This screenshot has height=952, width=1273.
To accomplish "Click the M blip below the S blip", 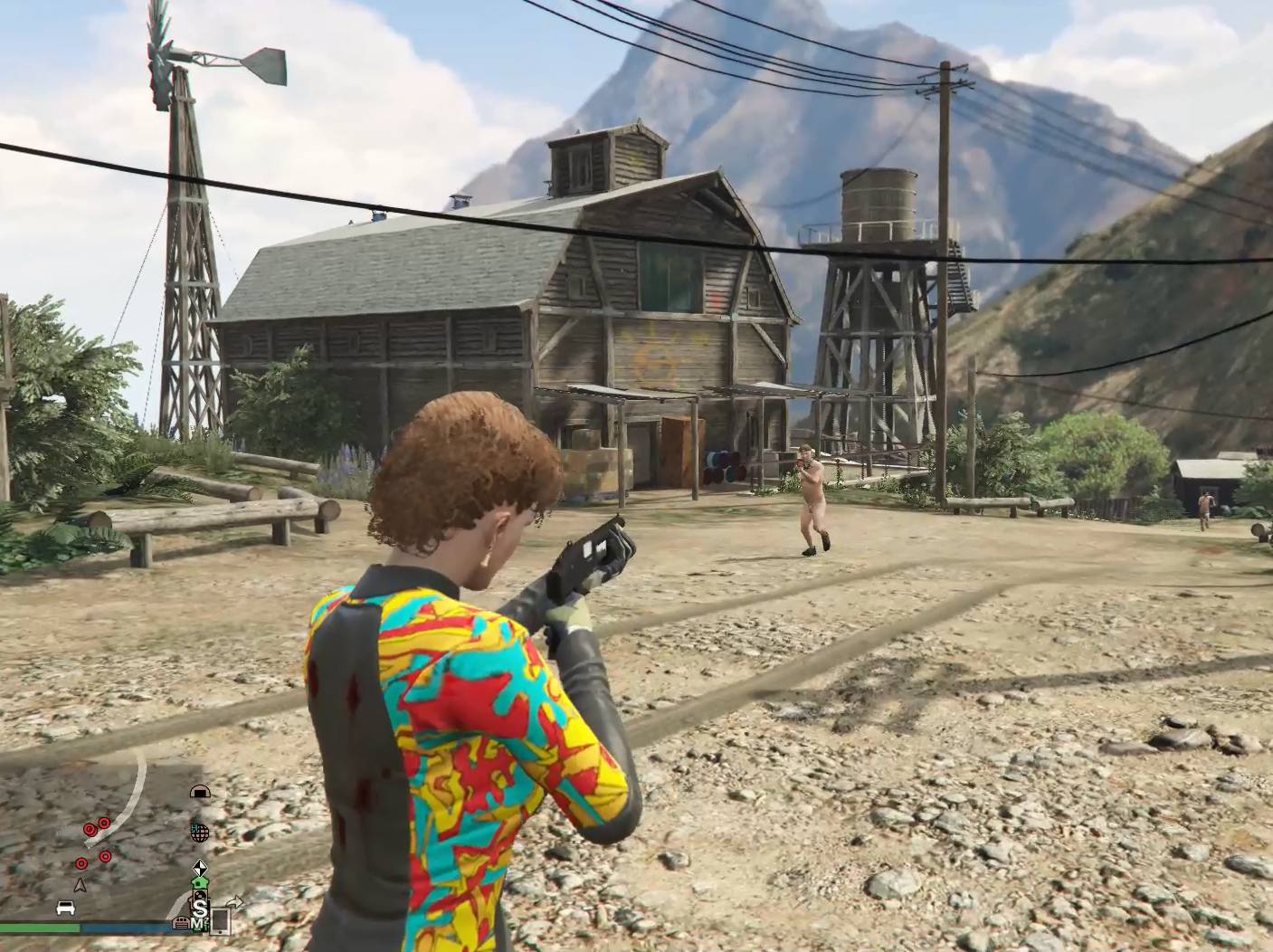I will click(200, 922).
